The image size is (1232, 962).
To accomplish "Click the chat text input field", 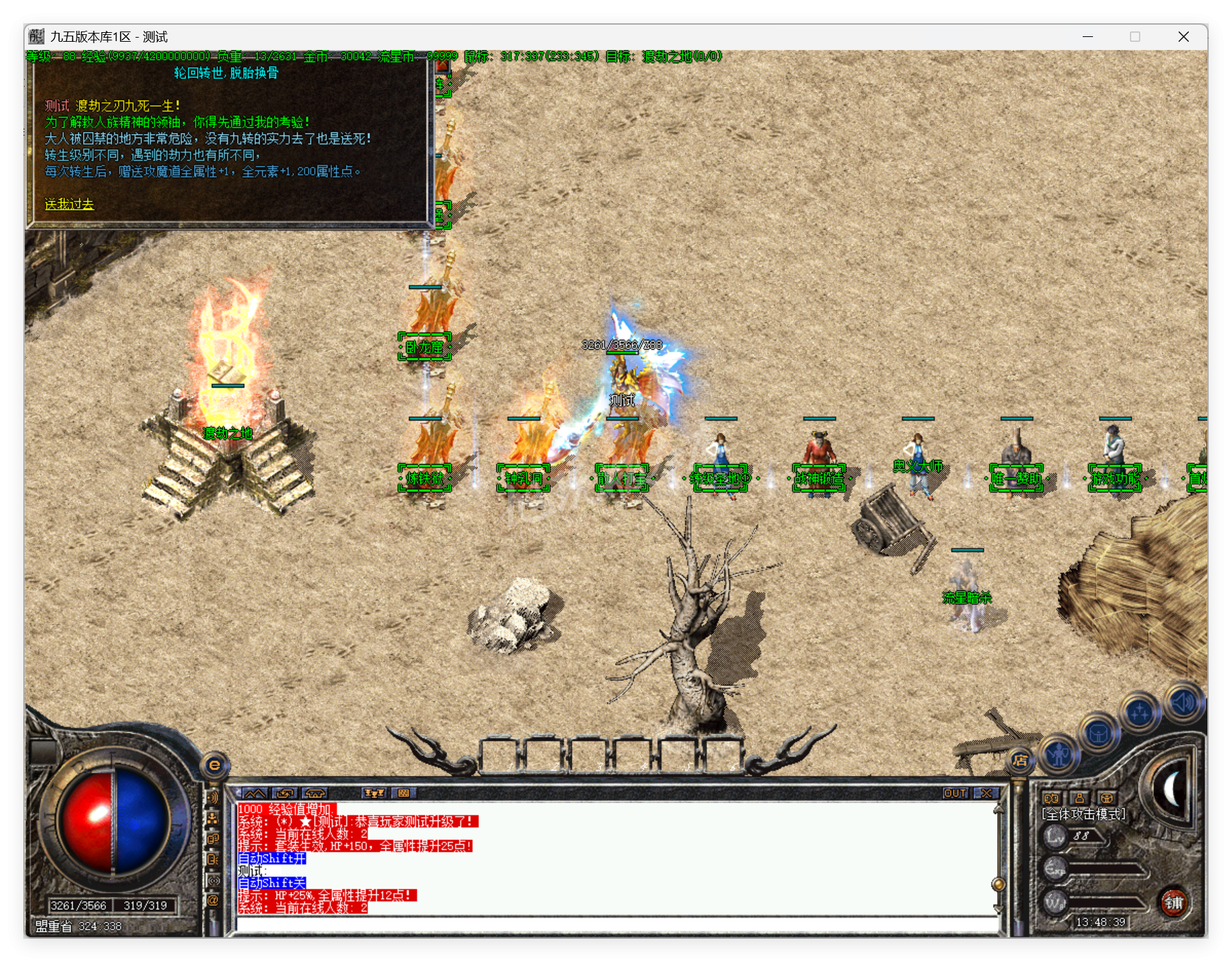I will point(616,925).
